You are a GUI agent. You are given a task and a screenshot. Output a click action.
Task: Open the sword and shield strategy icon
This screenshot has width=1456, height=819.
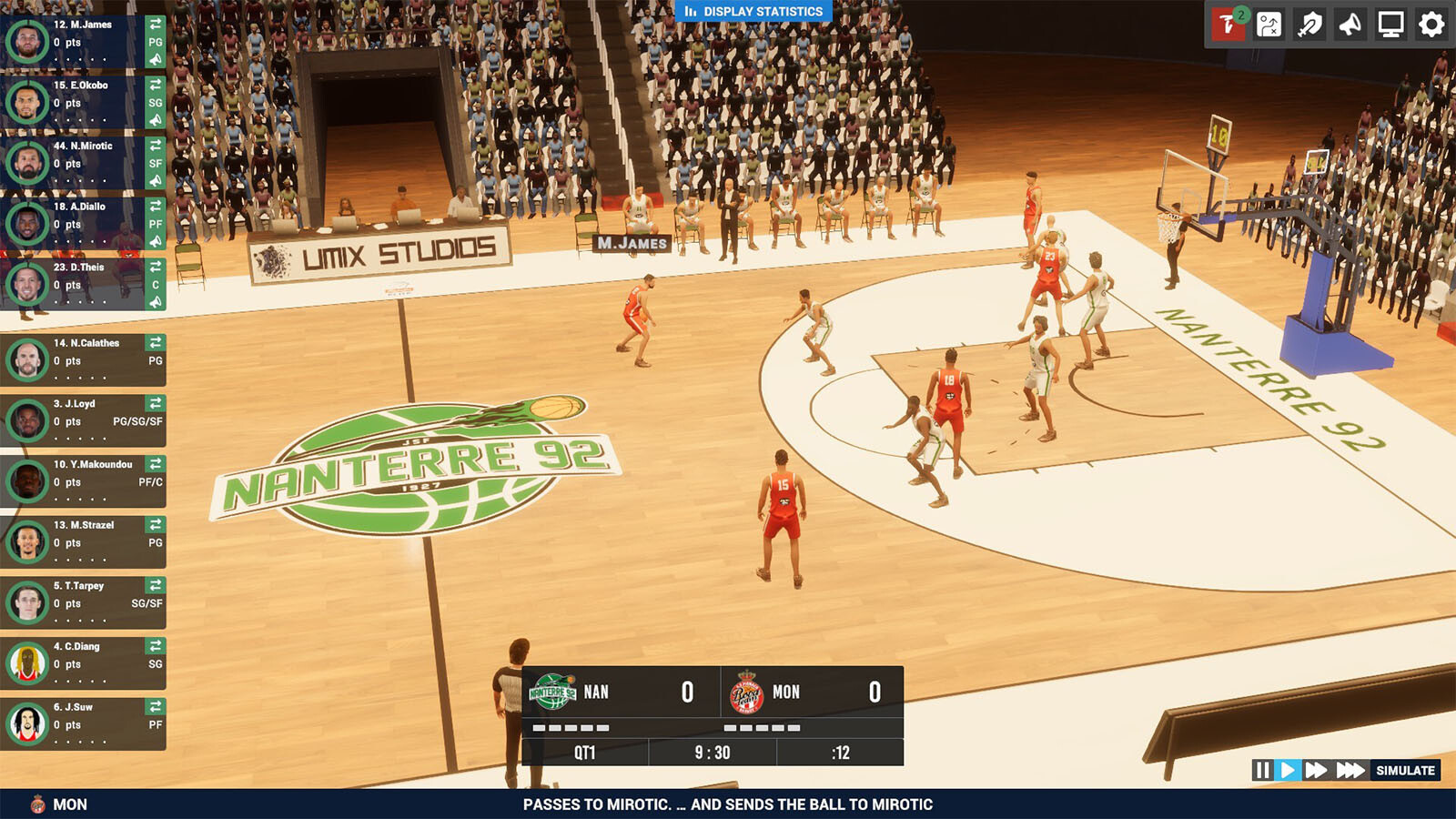click(1309, 25)
